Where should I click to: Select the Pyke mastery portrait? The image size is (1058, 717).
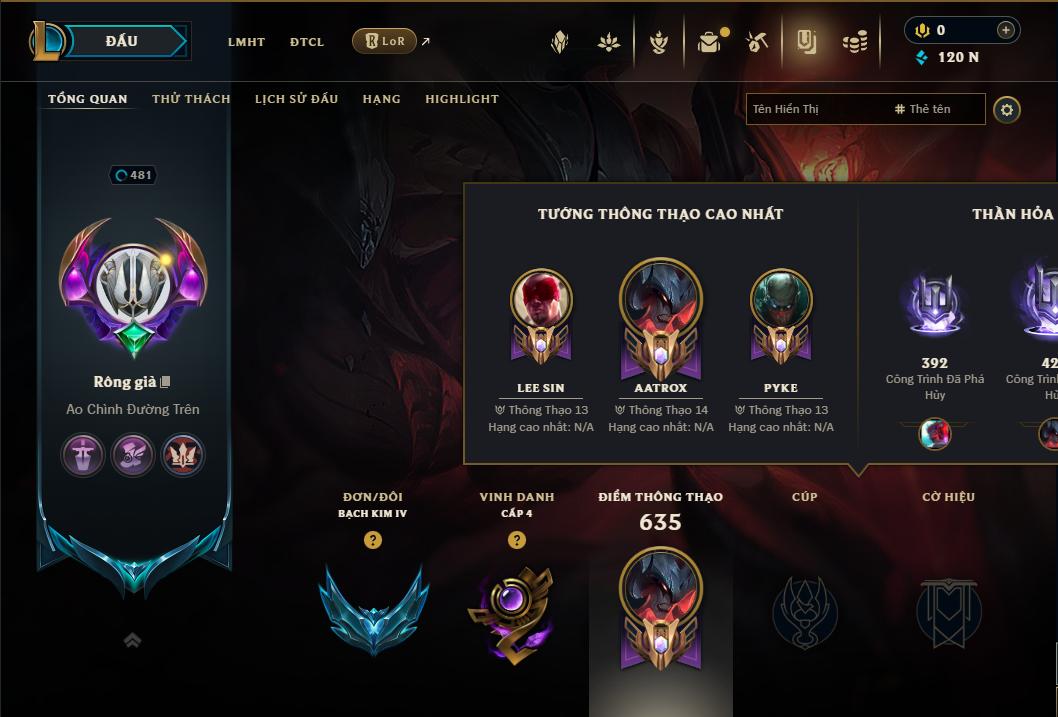781,300
